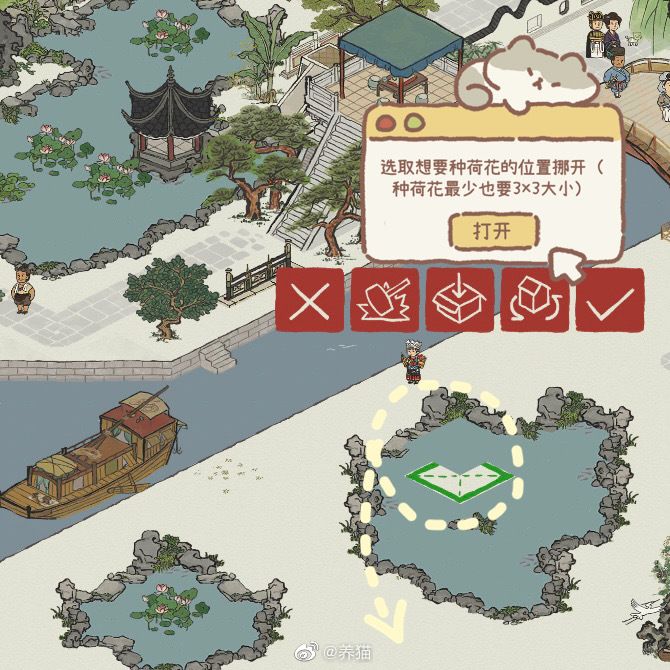
Task: Select the shovel demolish tool
Action: (385, 301)
